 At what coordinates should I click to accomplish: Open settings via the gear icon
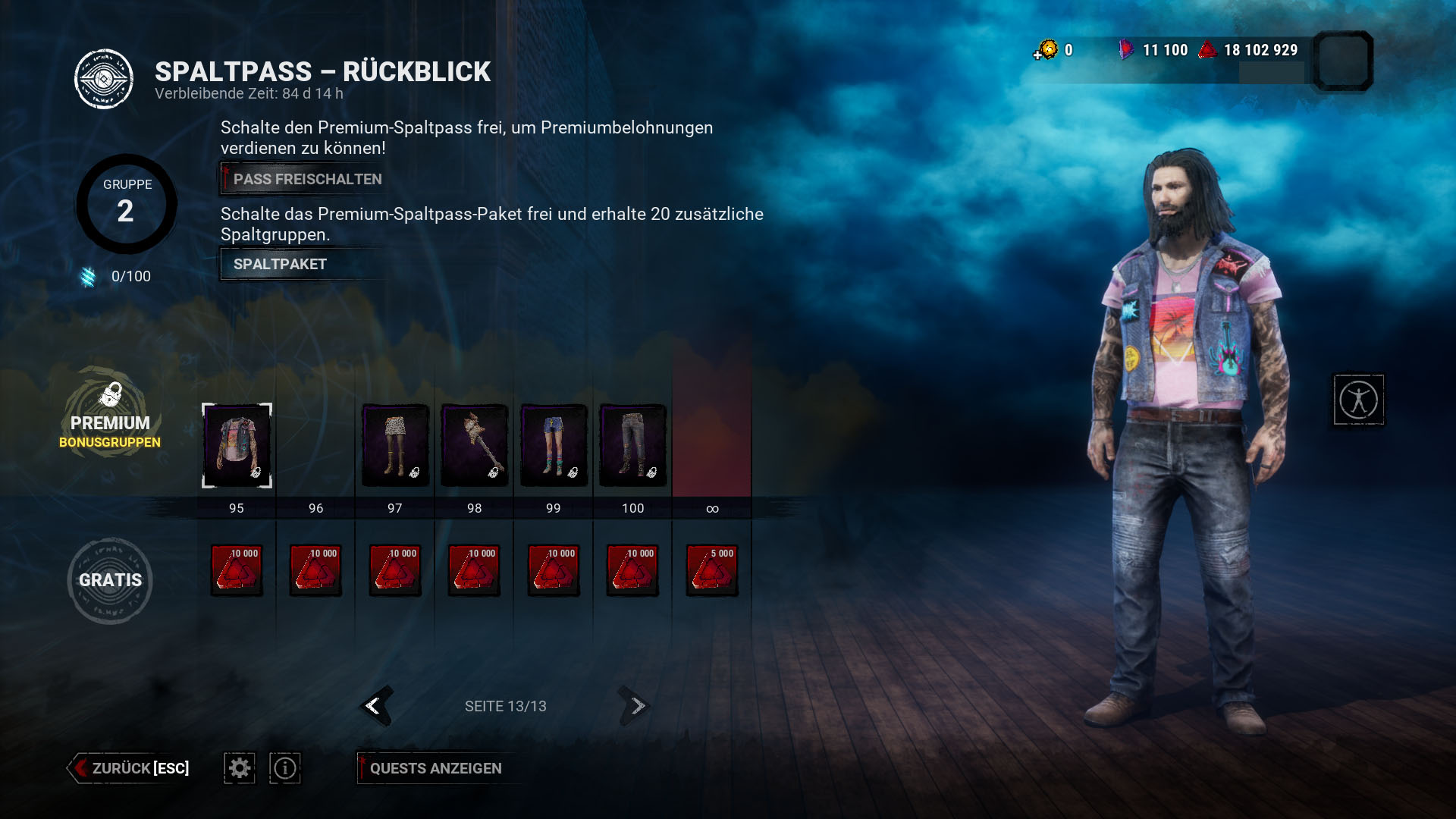pos(239,768)
